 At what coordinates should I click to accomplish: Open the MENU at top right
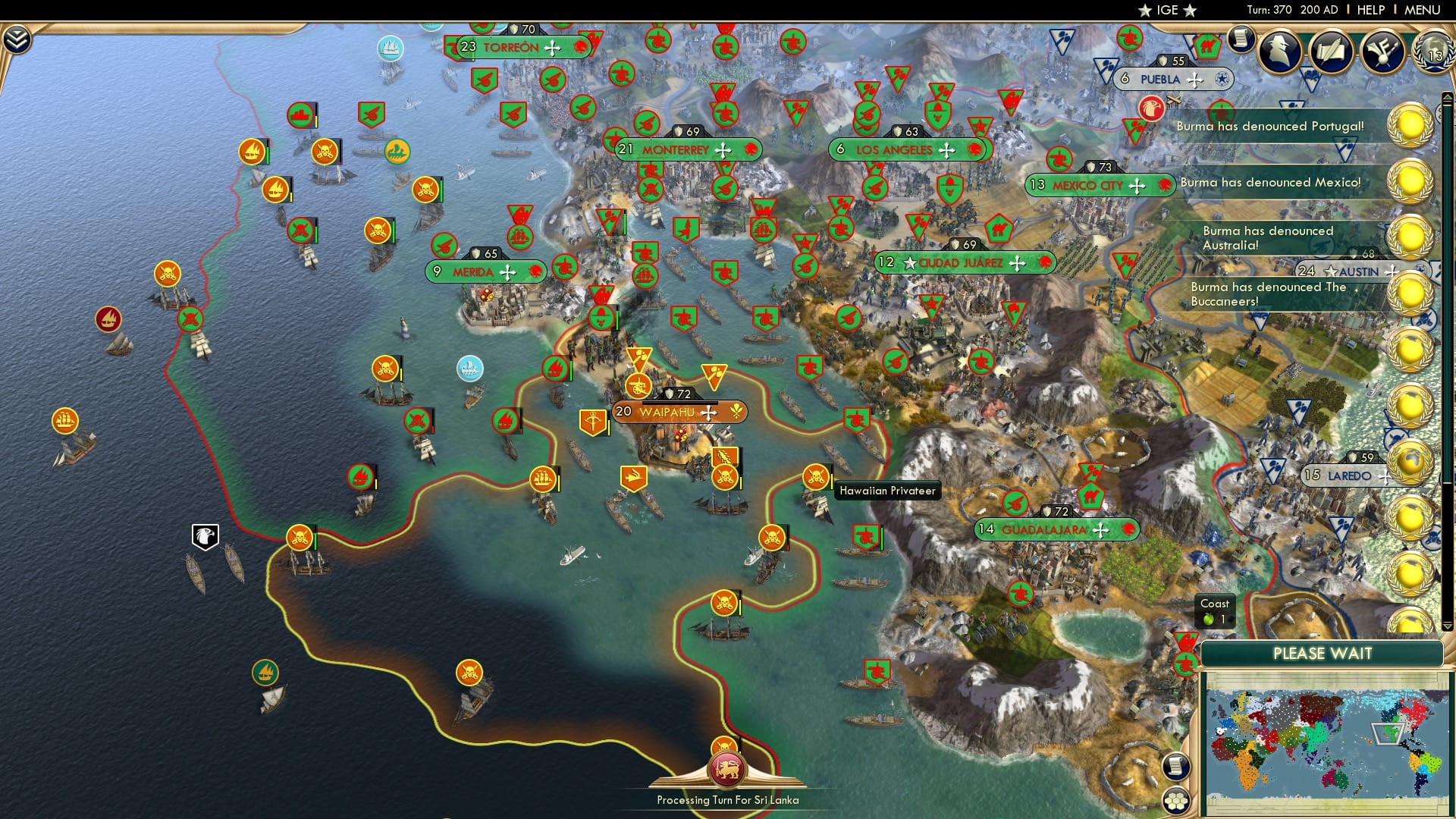tap(1432, 10)
